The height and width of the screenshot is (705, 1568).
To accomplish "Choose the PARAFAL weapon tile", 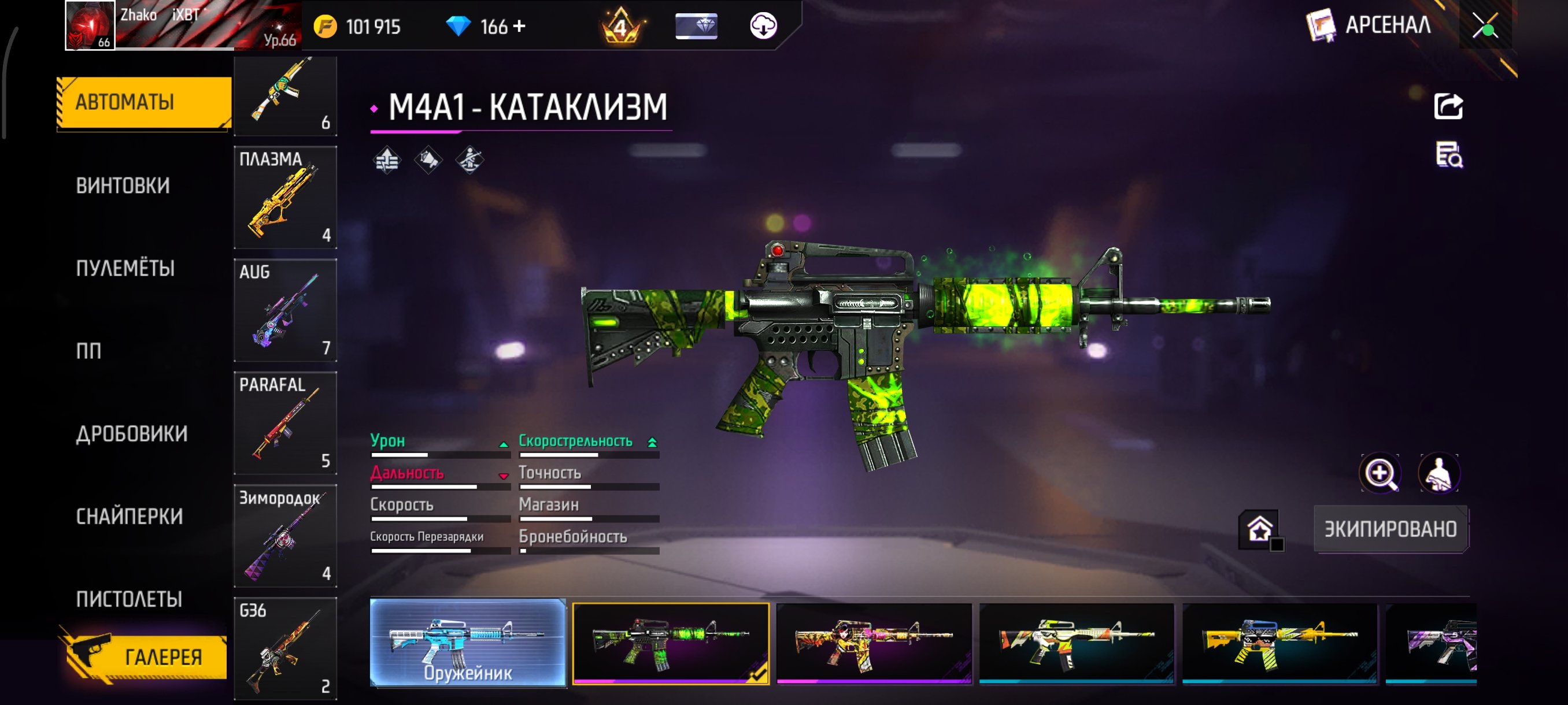I will pos(285,423).
